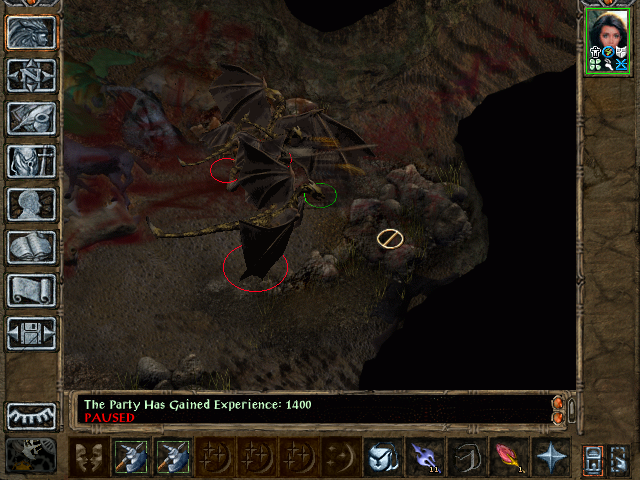The width and height of the screenshot is (640, 480).
Task: Use the quick item with count 11
Action: [x=424, y=457]
